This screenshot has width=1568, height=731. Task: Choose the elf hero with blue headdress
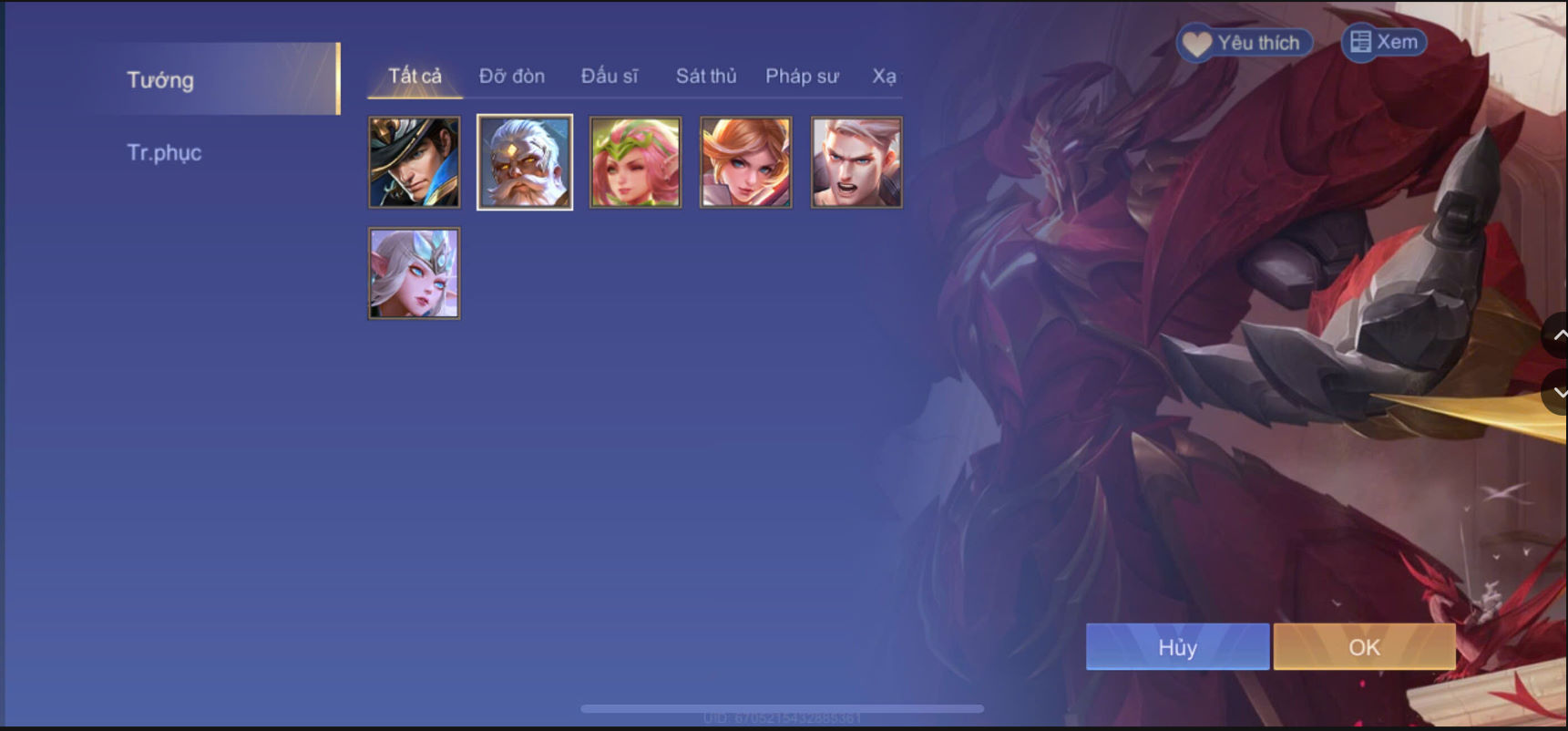click(x=414, y=273)
